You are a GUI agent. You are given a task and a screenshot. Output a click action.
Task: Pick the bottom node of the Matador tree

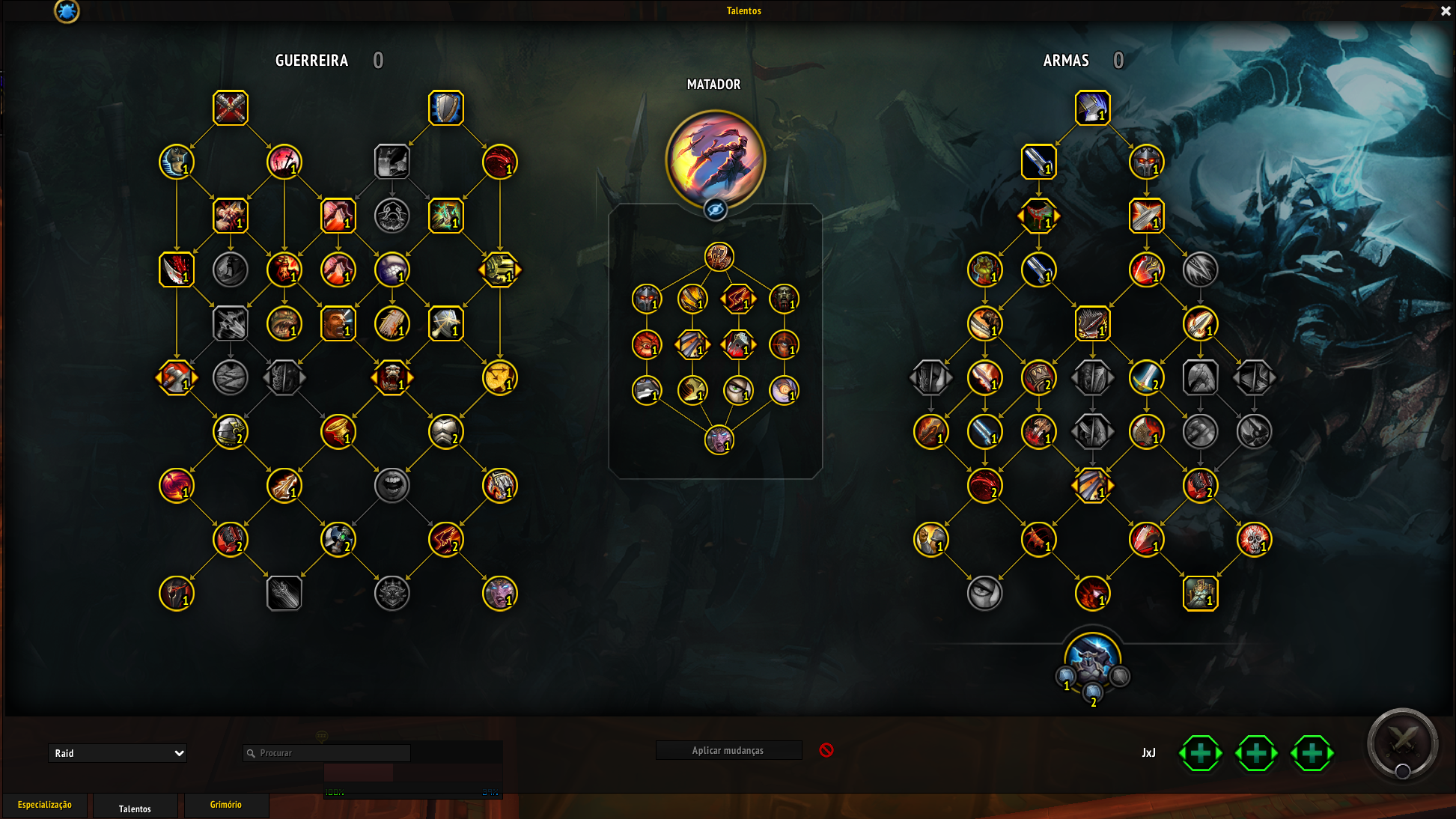tap(719, 439)
